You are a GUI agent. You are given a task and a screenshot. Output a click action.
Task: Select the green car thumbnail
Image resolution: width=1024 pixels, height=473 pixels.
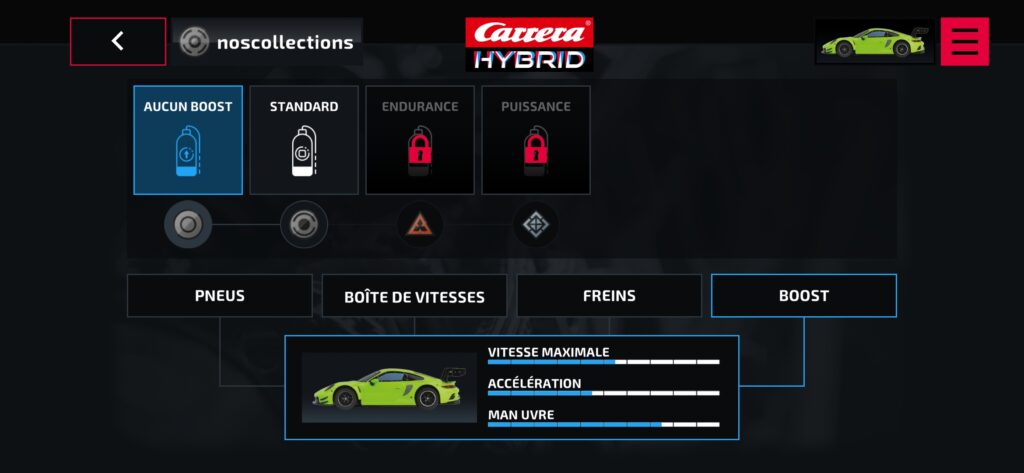[874, 42]
